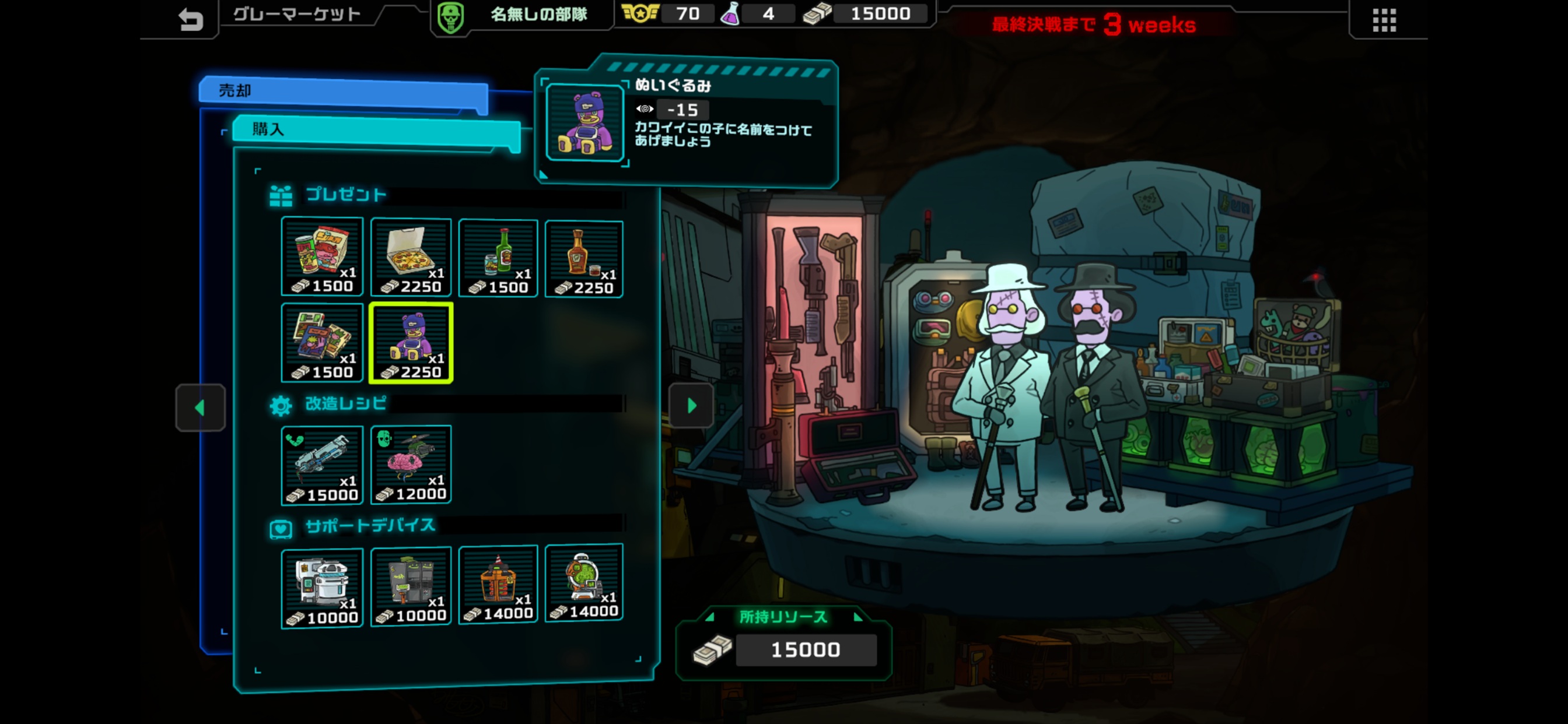Select the orange cage support device
Image resolution: width=1568 pixels, height=724 pixels.
coord(498,585)
